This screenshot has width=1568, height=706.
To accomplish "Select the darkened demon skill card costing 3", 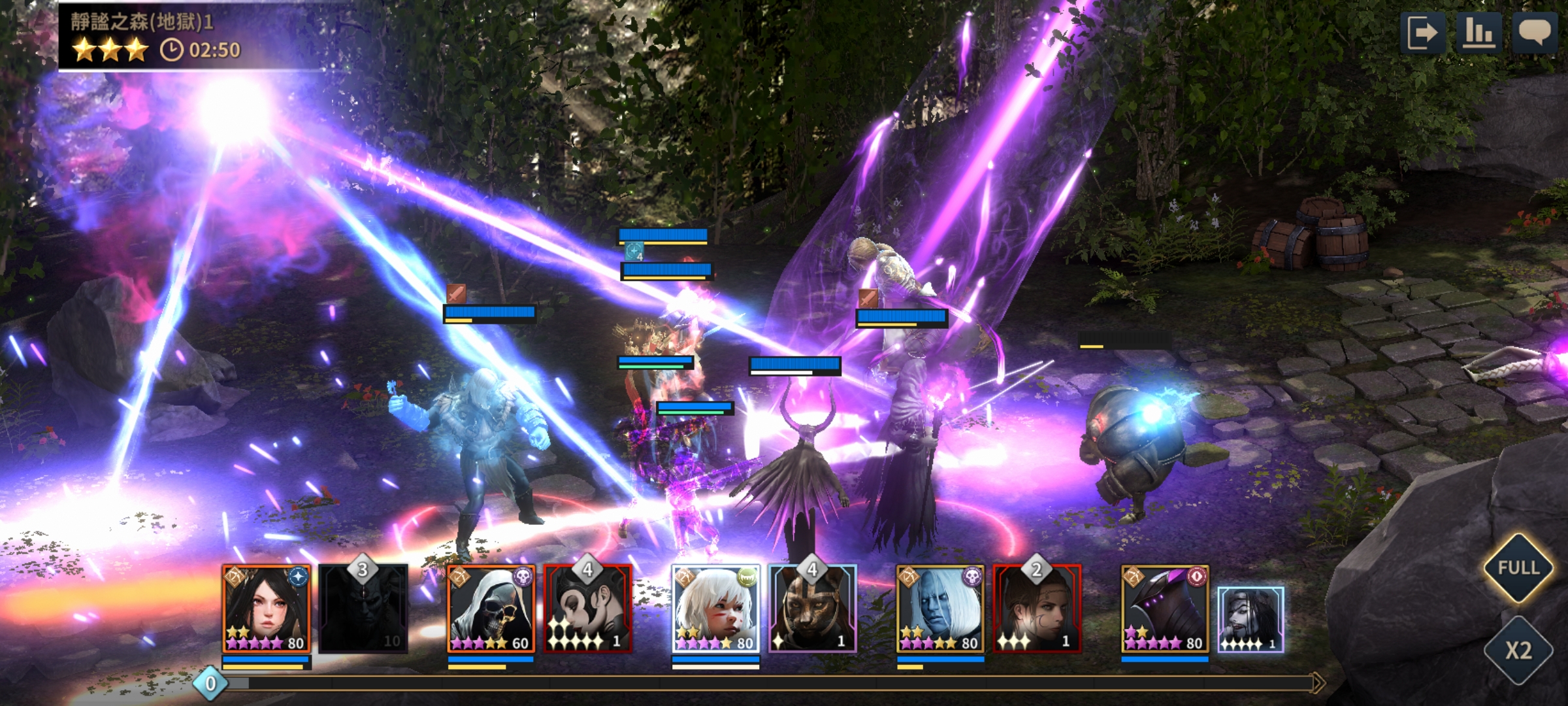I will coord(363,609).
